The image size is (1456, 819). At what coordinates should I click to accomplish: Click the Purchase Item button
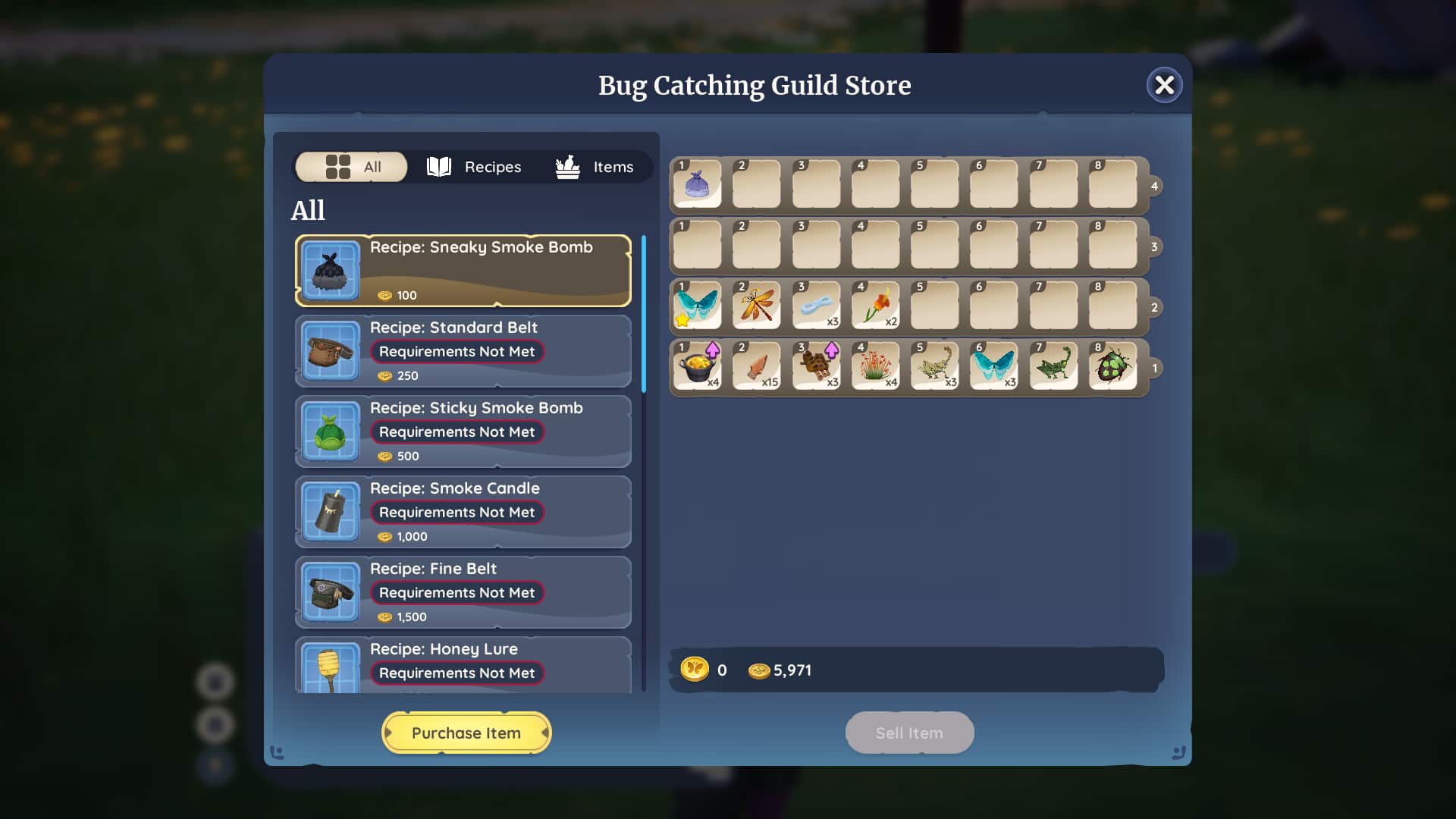coord(466,733)
